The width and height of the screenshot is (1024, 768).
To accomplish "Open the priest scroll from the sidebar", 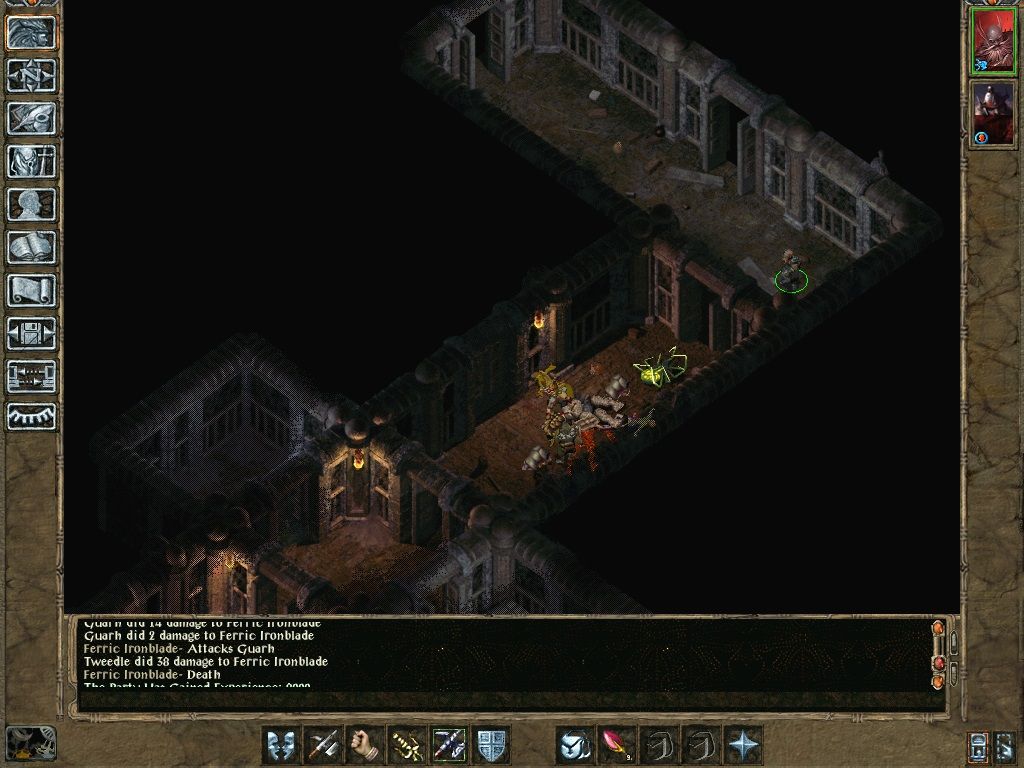I will [x=32, y=290].
